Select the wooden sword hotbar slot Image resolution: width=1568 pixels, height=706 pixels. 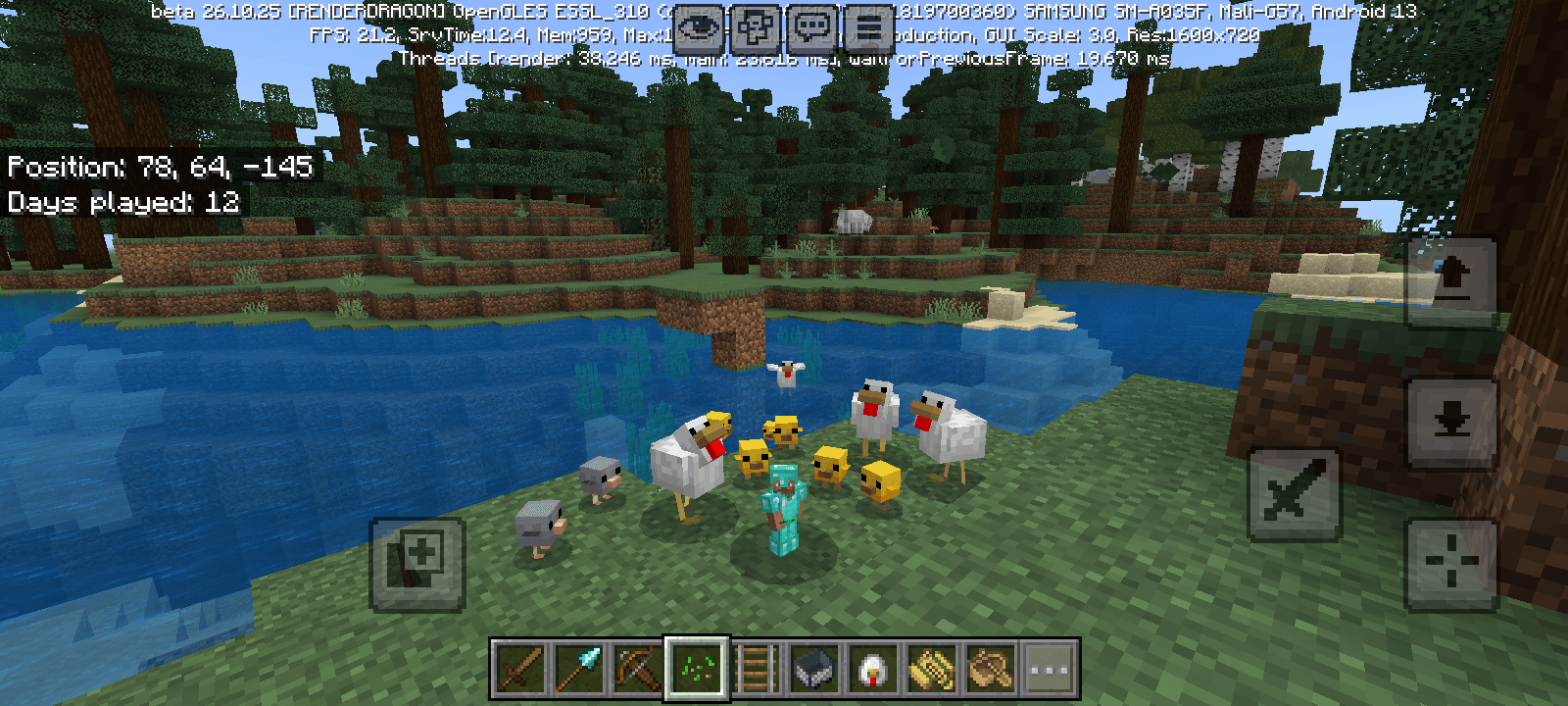pos(520,671)
